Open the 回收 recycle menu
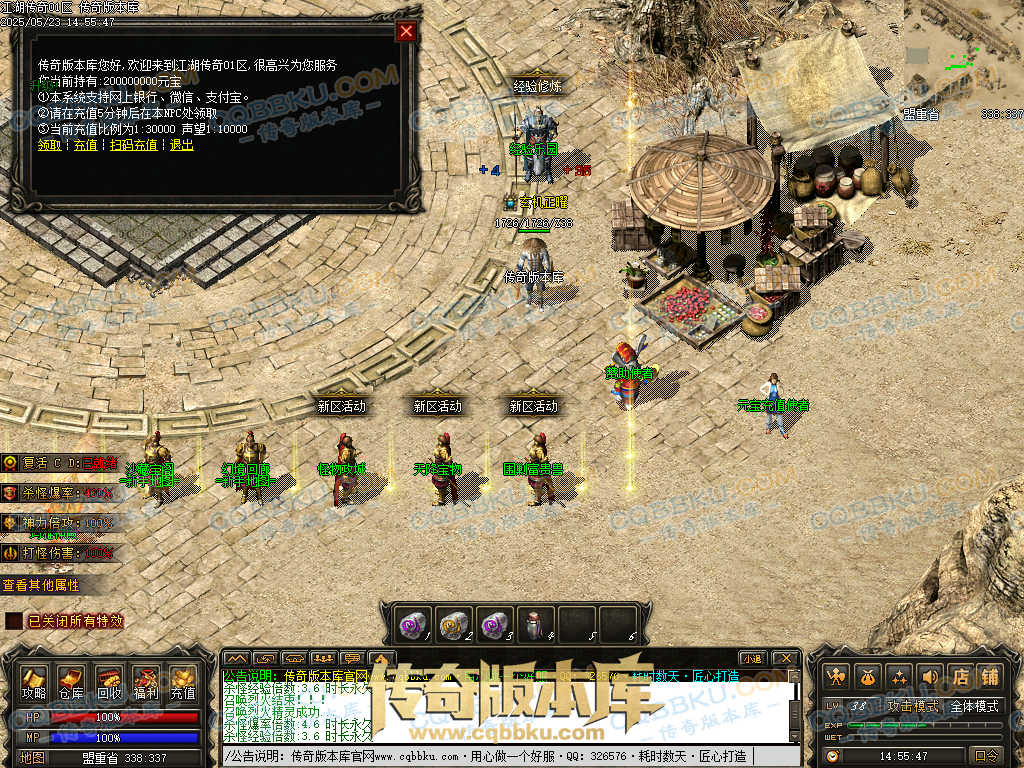 [x=109, y=683]
